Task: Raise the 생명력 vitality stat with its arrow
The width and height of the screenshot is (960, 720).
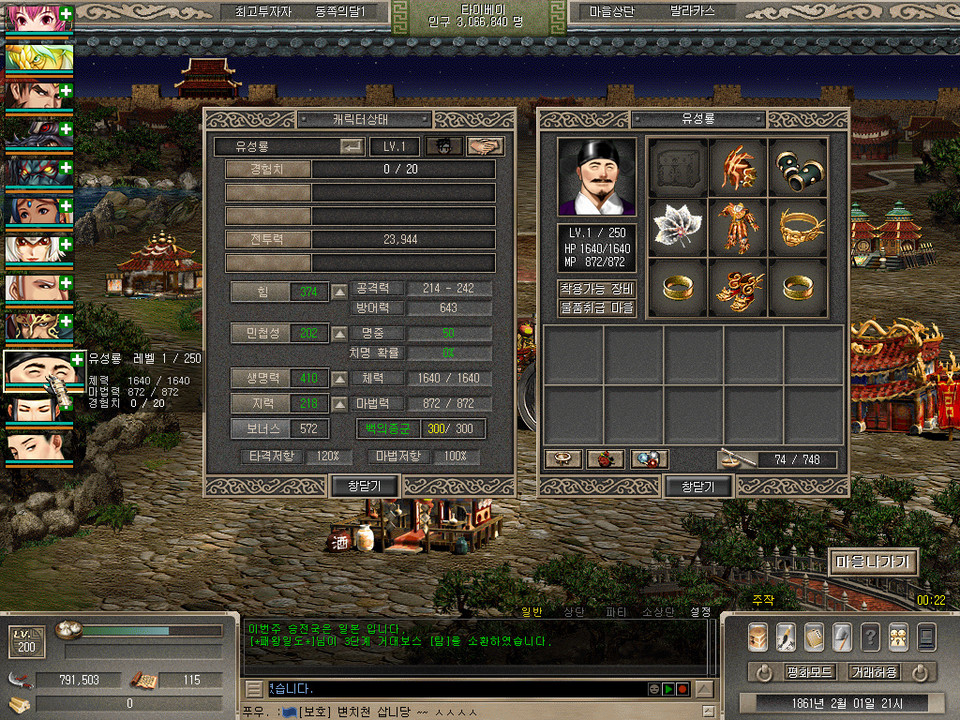Action: point(340,378)
